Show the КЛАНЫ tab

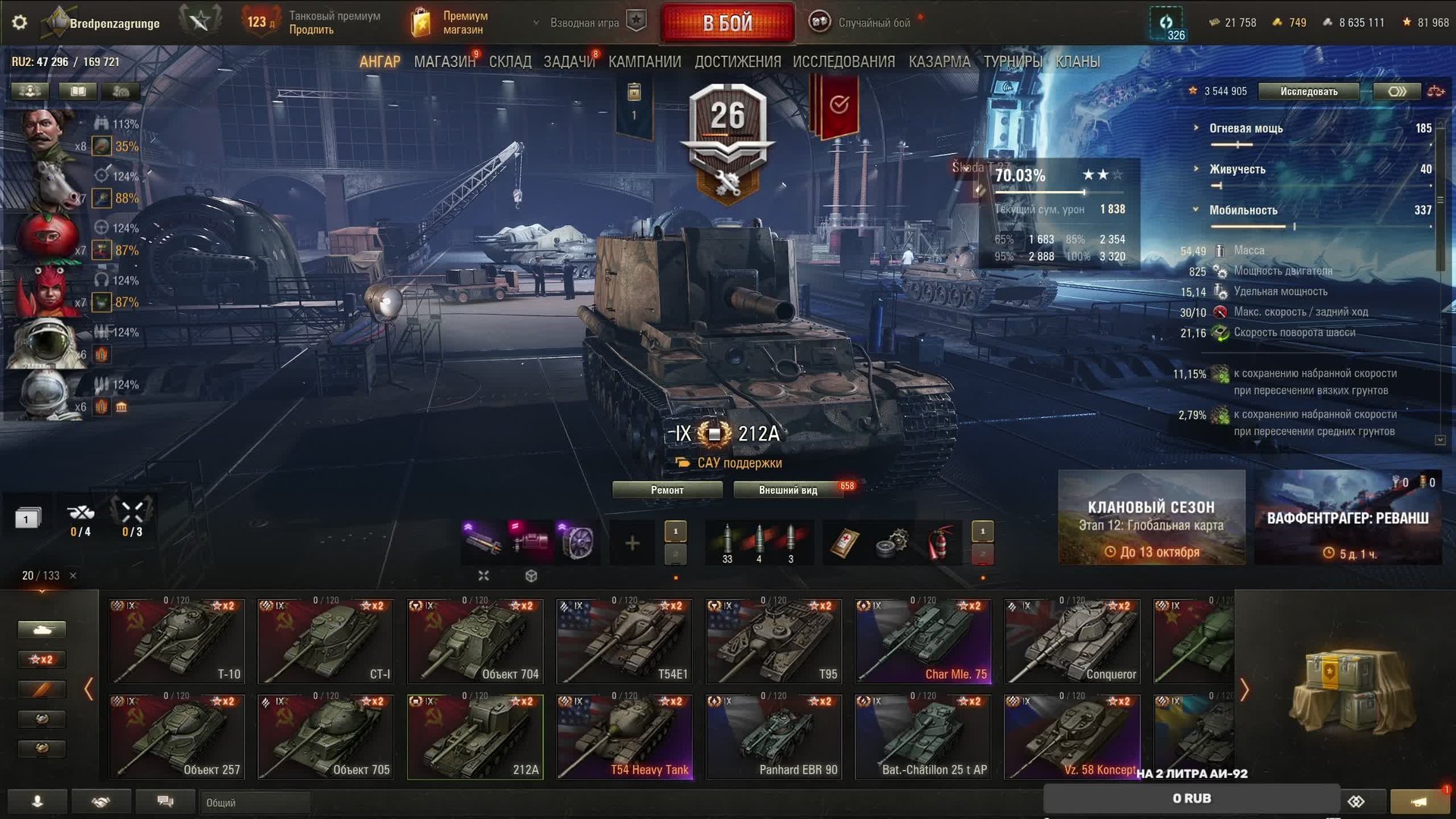point(1077,62)
